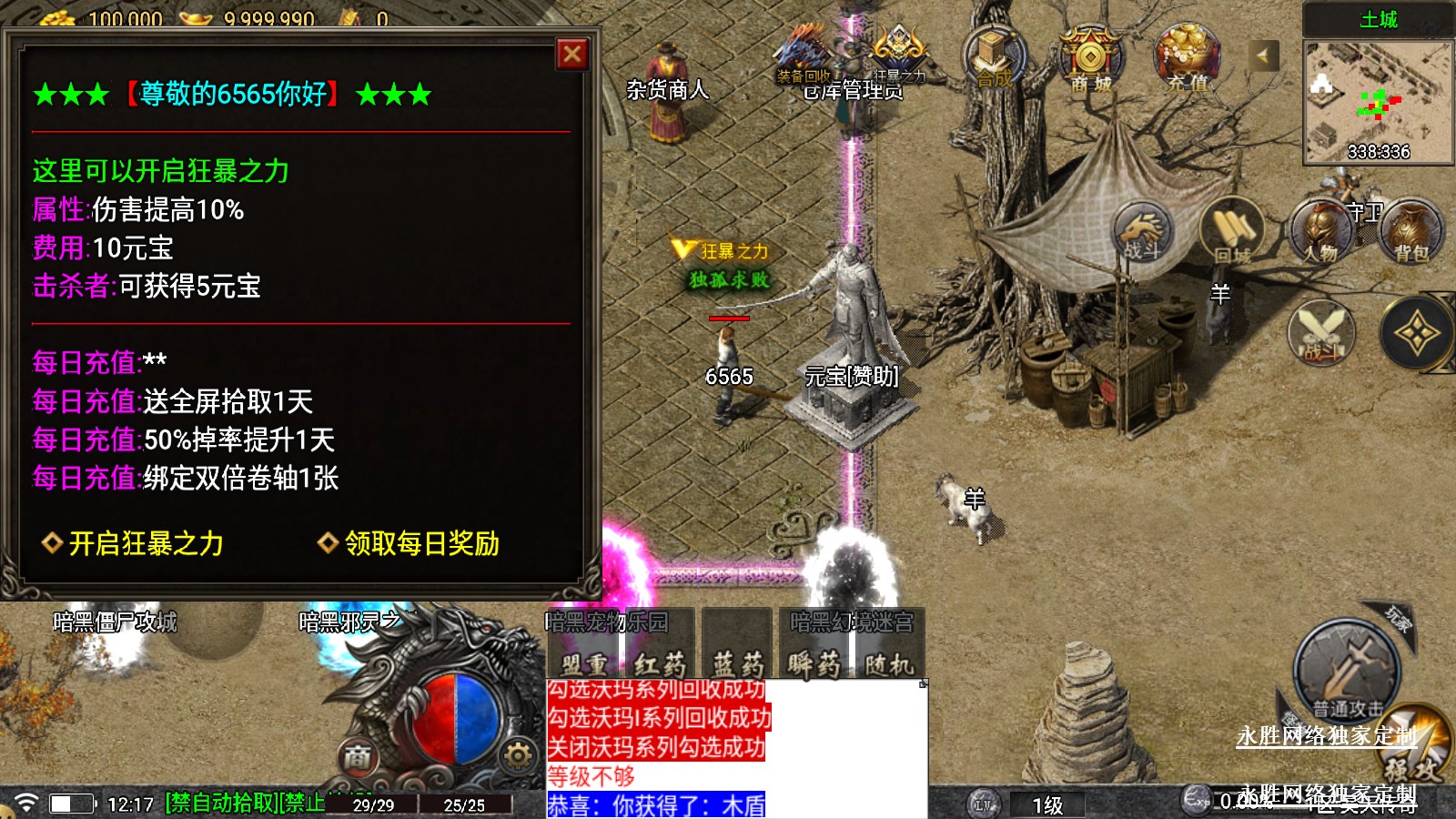Open the 合成 crafting icon
1456x819 pixels.
click(995, 57)
